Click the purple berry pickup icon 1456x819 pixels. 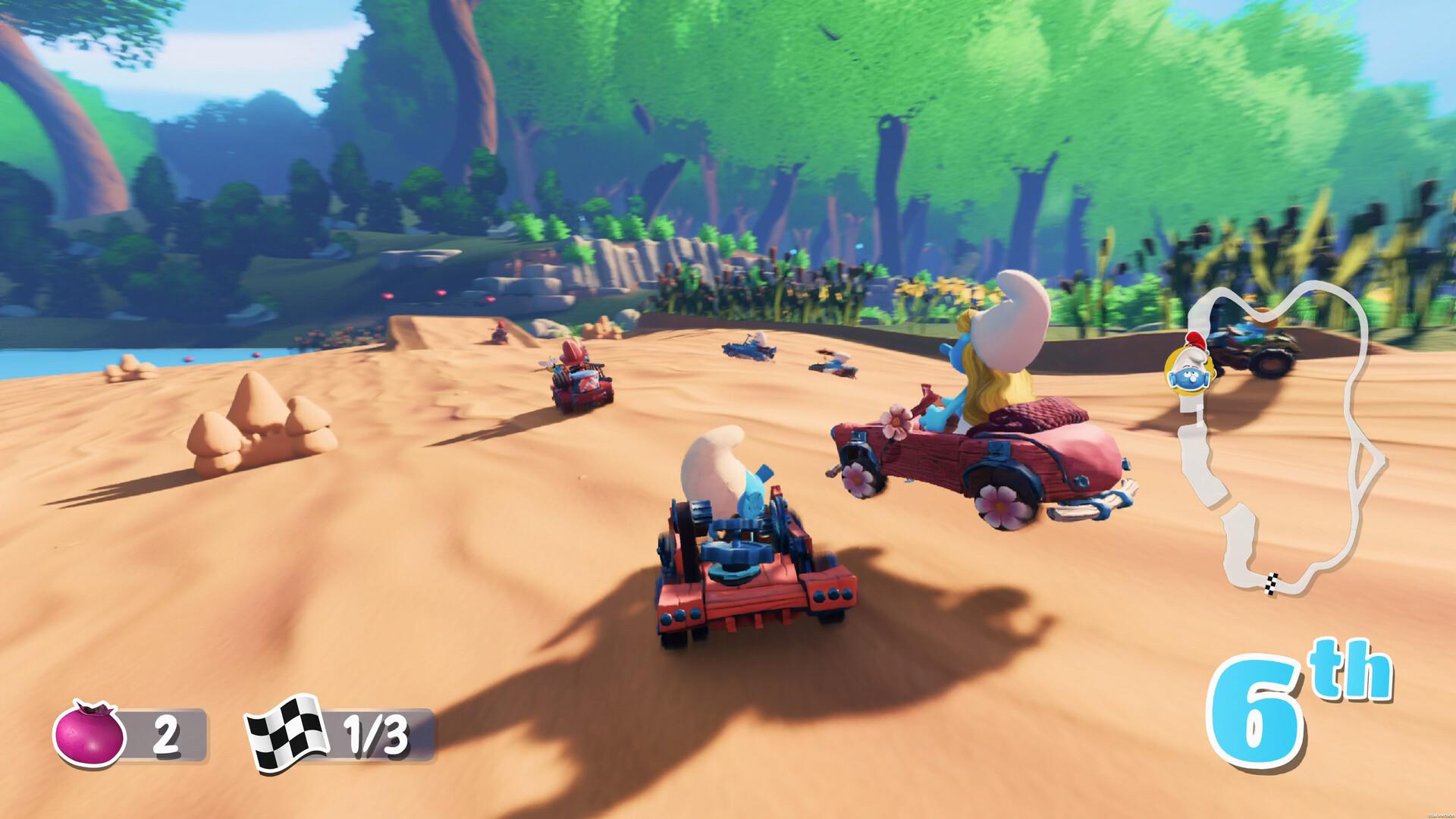91,733
